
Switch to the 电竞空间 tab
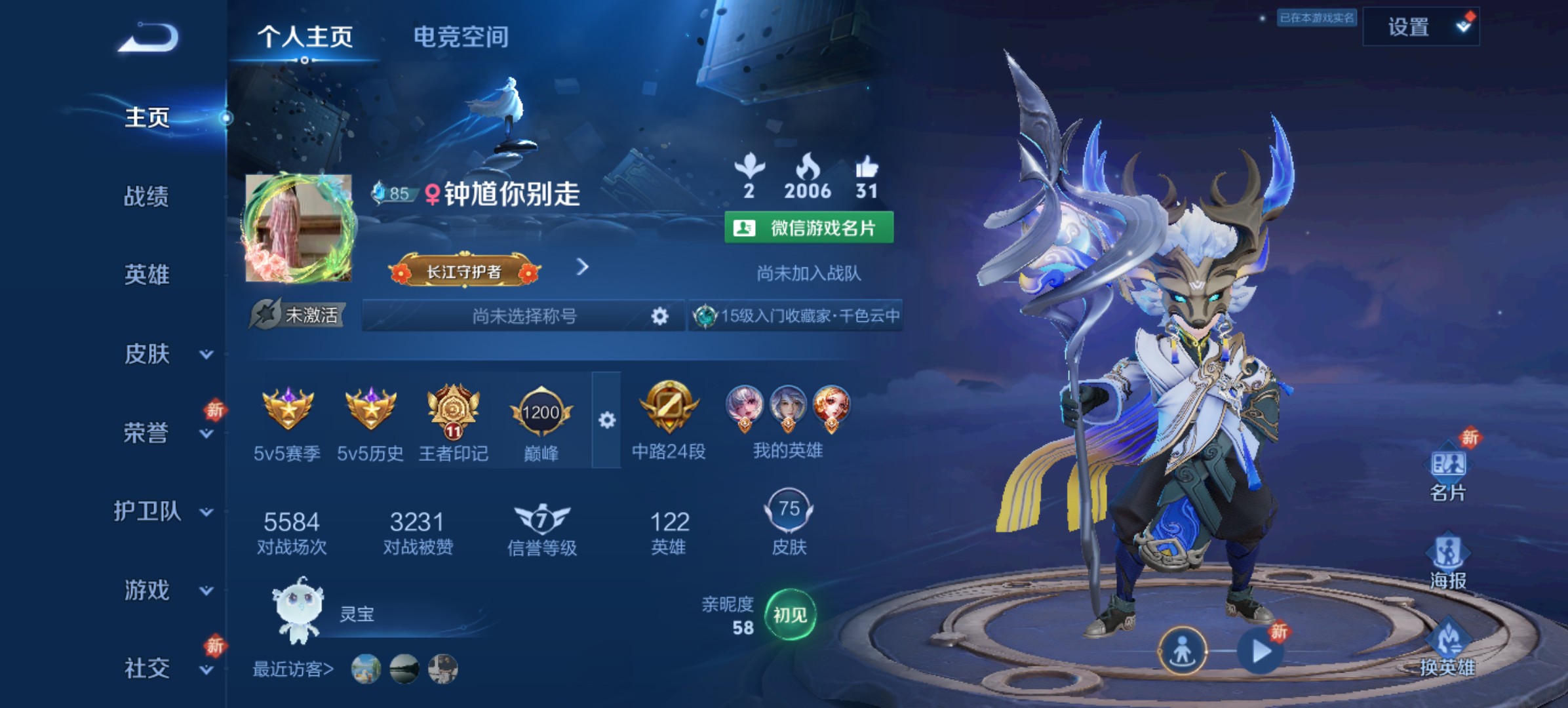pos(461,38)
